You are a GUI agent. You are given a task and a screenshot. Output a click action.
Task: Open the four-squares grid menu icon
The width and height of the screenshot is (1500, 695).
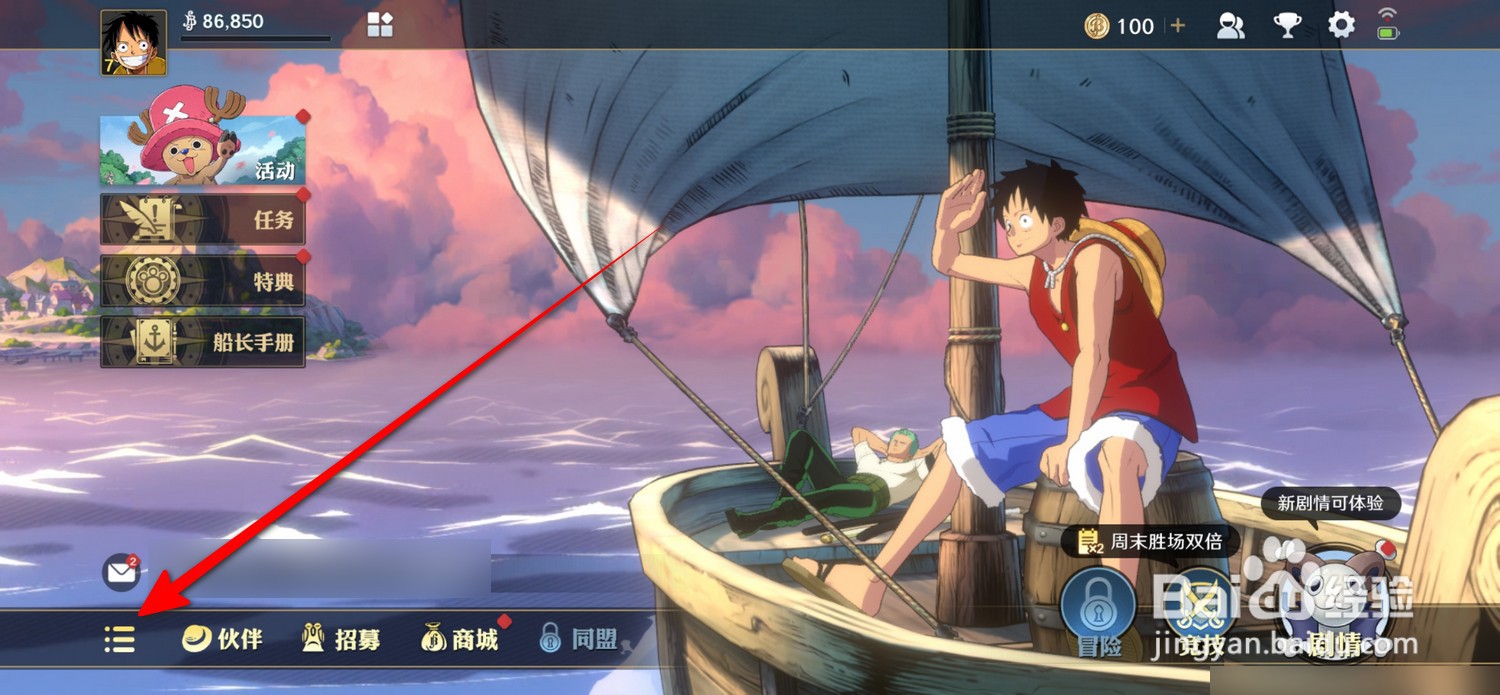pyautogui.click(x=380, y=25)
